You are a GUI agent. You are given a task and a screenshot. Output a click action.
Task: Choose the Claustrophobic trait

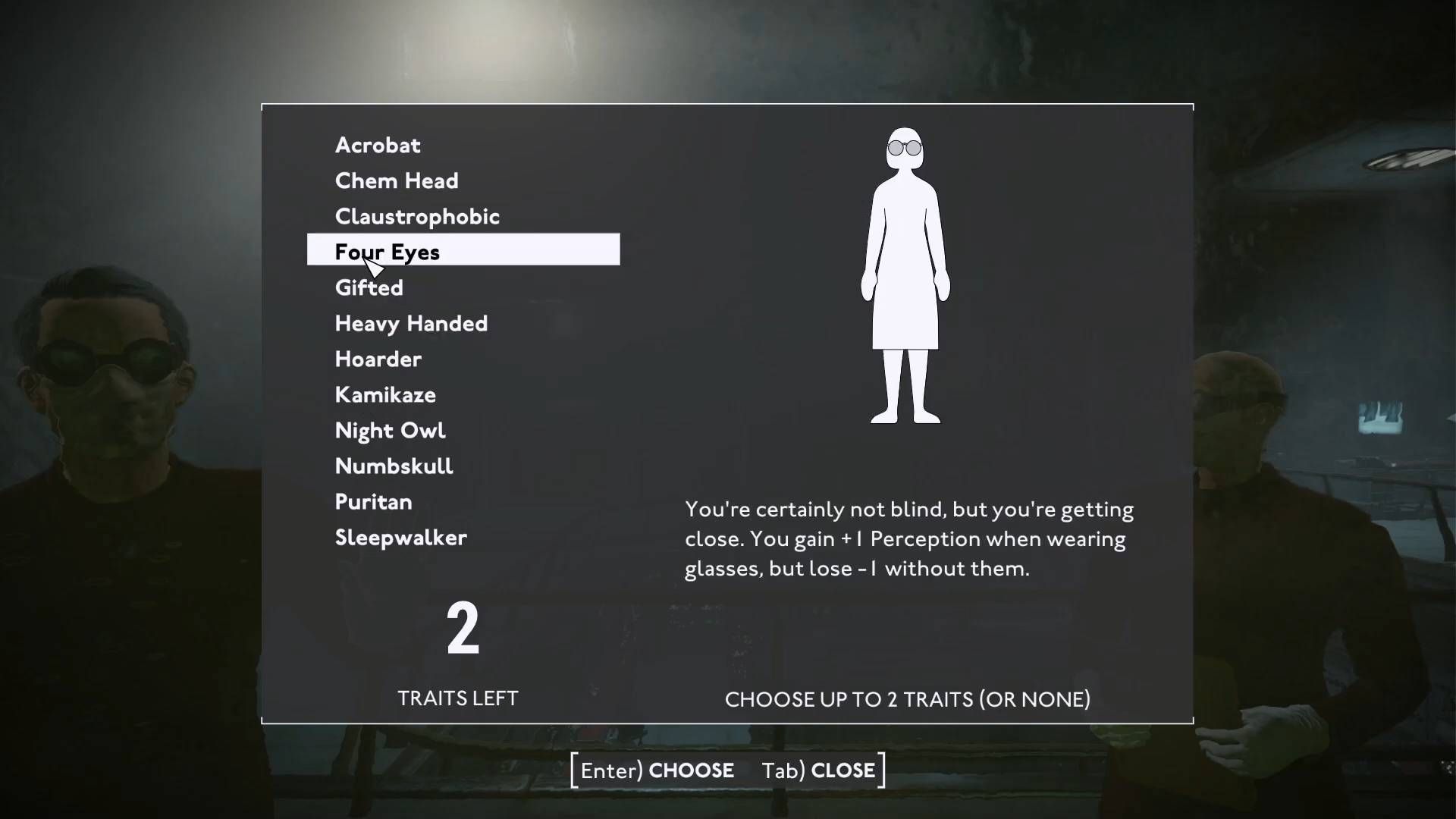(x=417, y=216)
